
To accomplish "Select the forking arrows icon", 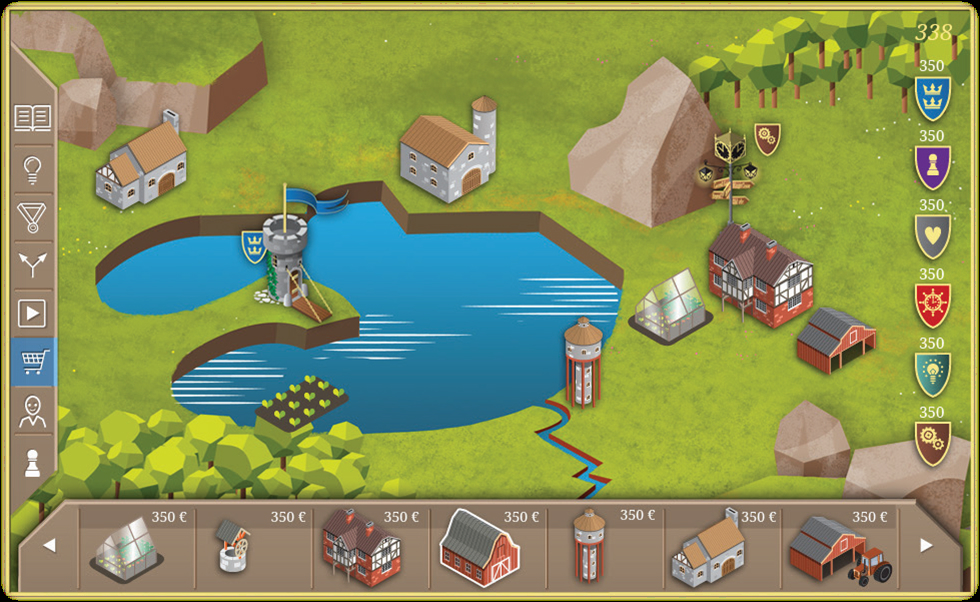I will click(32, 265).
